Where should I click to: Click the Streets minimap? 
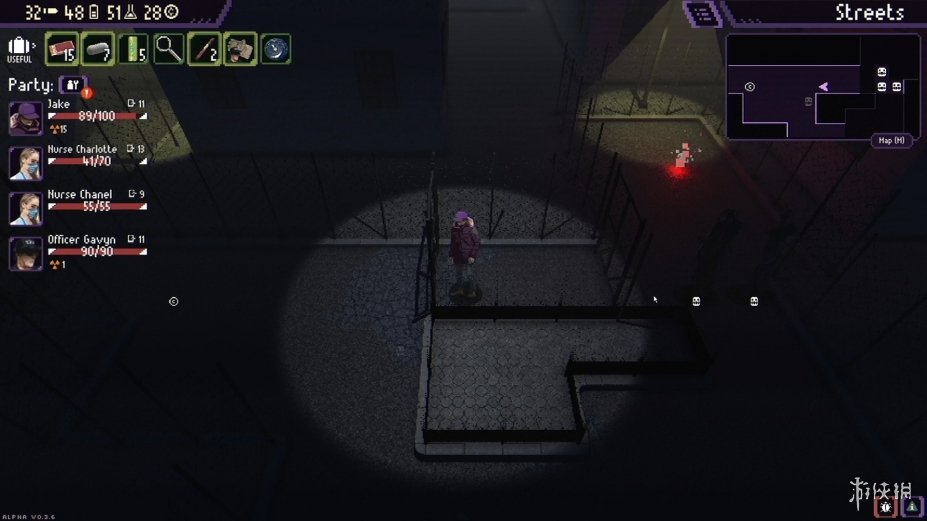pos(822,86)
